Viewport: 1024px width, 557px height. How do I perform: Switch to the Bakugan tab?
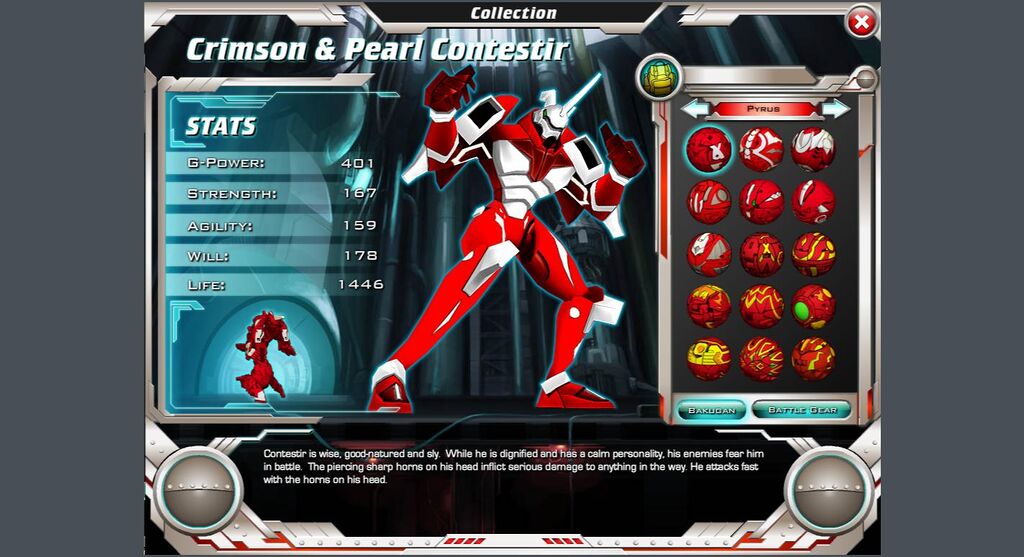click(711, 410)
